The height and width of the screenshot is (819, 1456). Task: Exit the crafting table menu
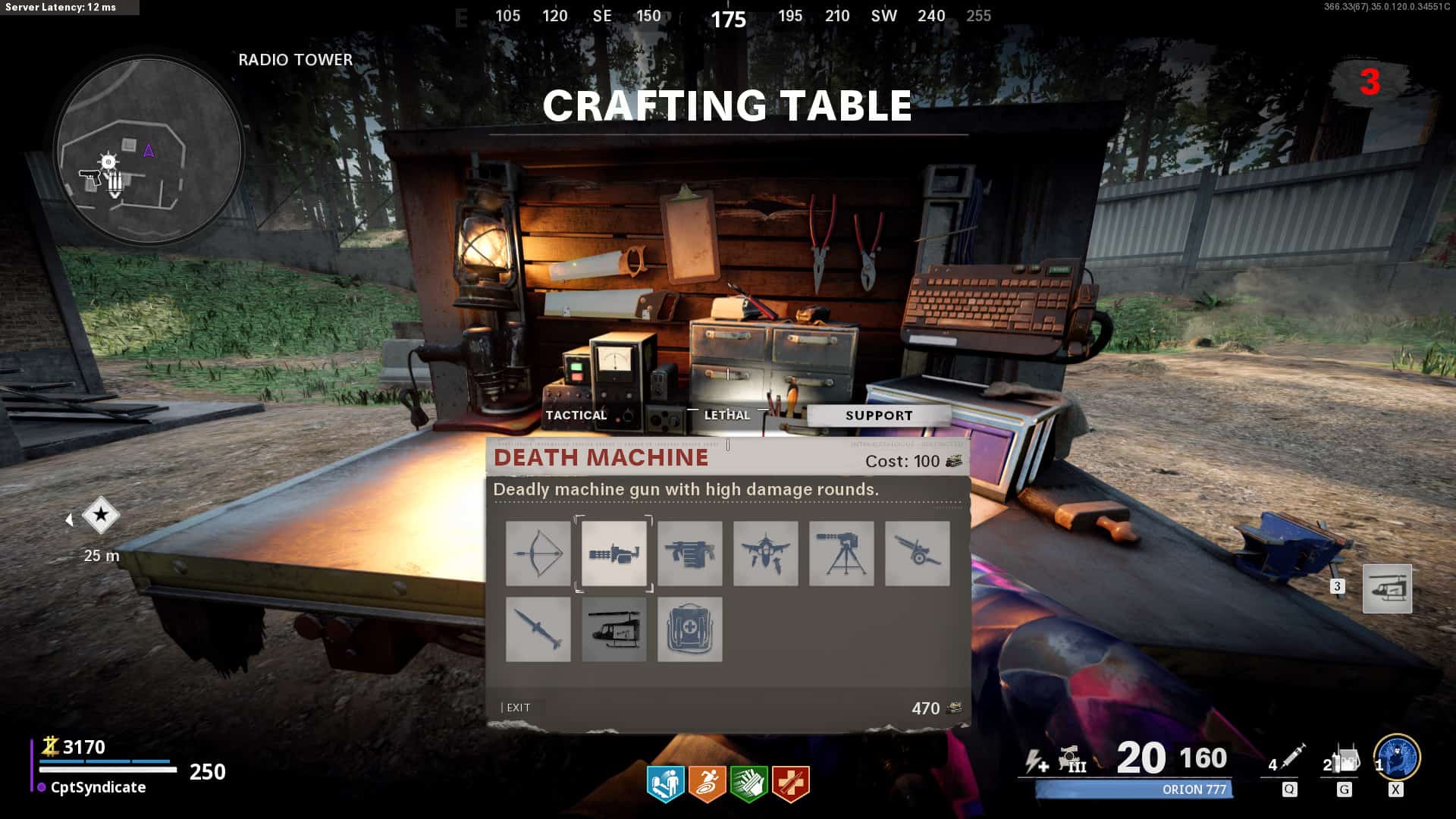click(517, 708)
